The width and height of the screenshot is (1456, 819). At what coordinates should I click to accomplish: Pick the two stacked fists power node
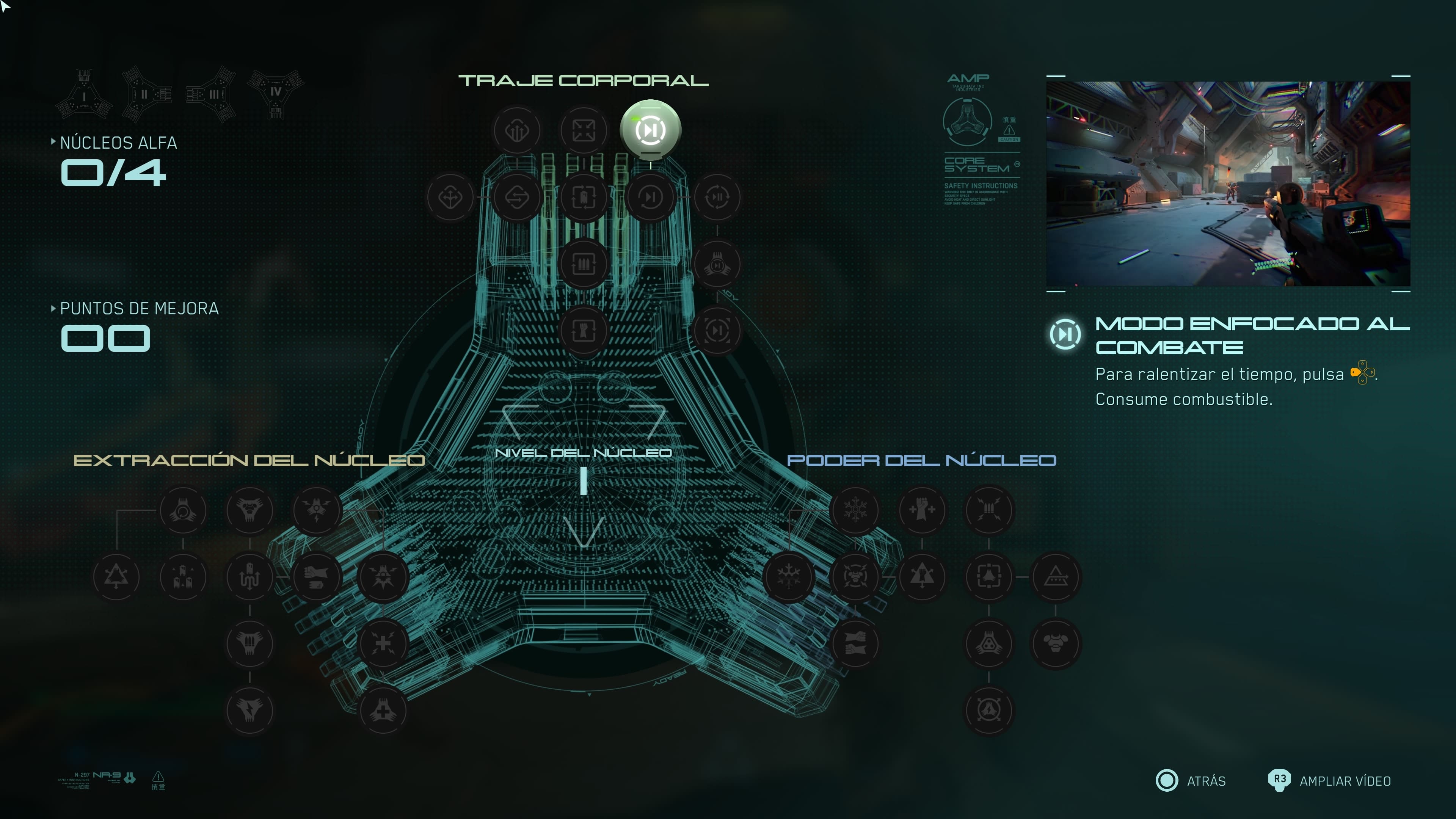[x=855, y=644]
